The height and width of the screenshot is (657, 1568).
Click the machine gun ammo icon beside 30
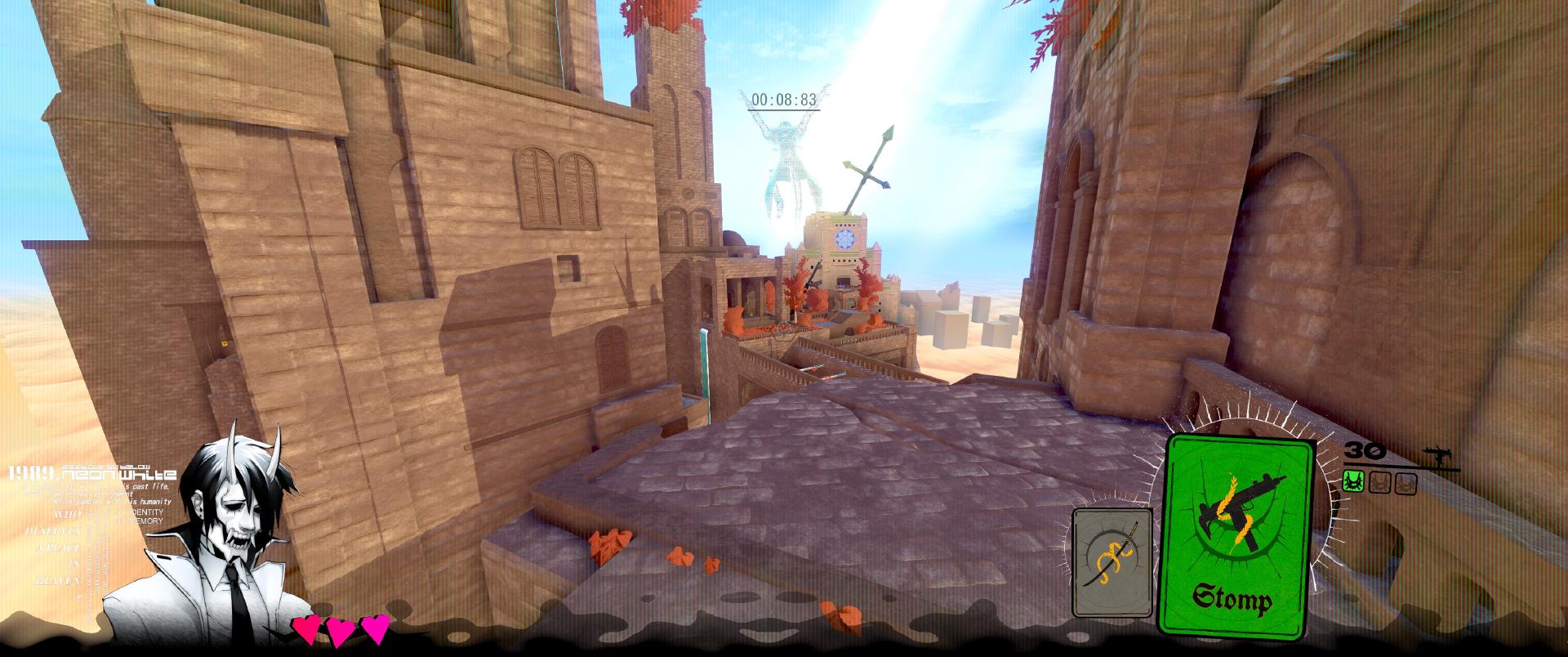pos(1439,454)
